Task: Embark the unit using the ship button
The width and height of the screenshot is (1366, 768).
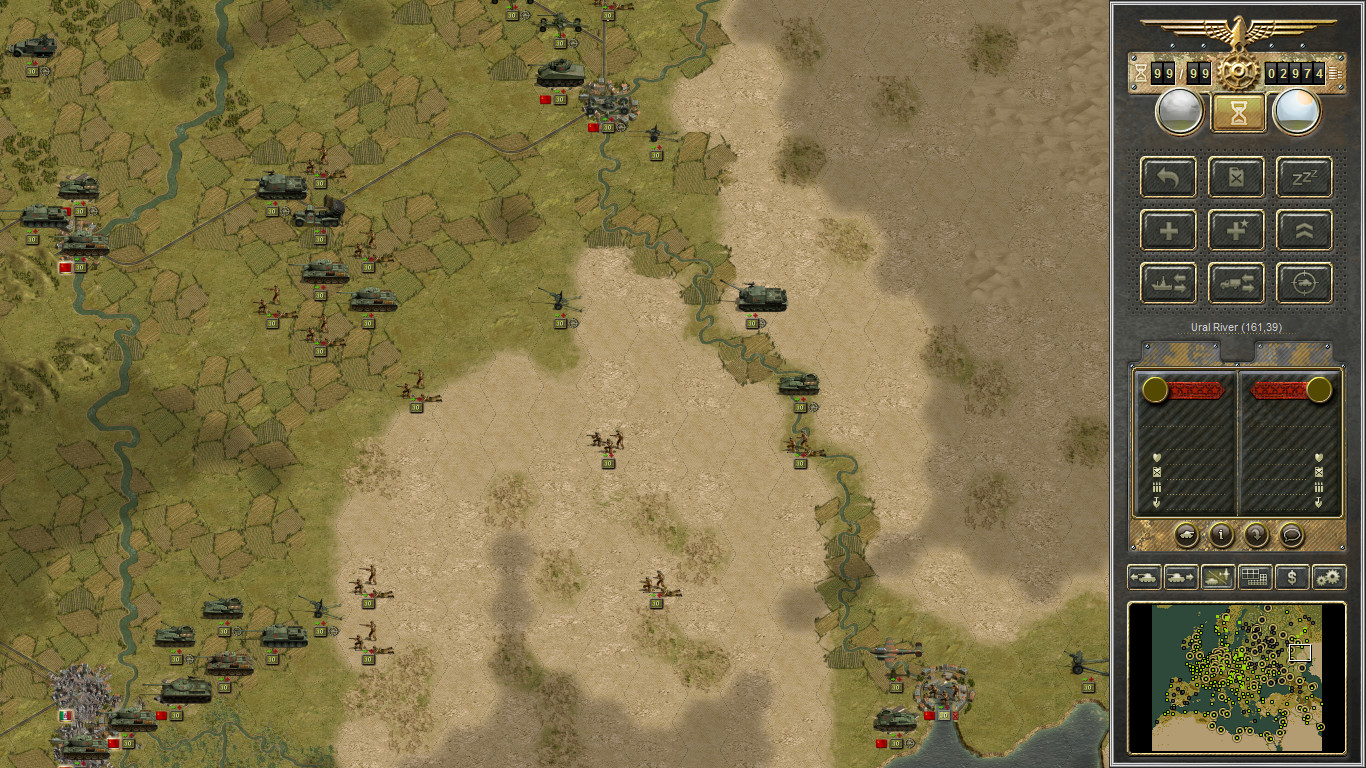Action: (1168, 283)
